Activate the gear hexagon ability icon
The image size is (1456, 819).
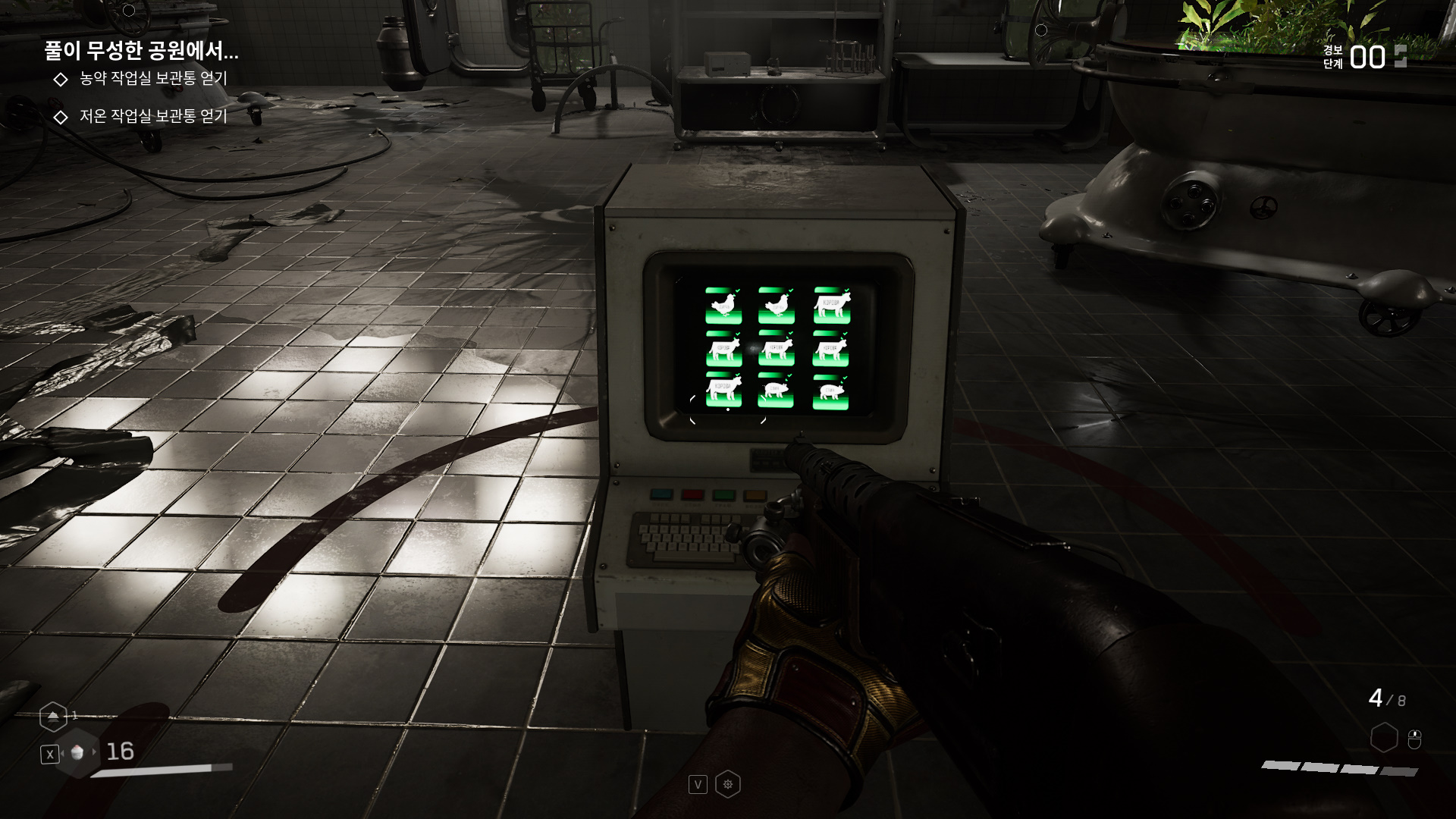[x=728, y=784]
